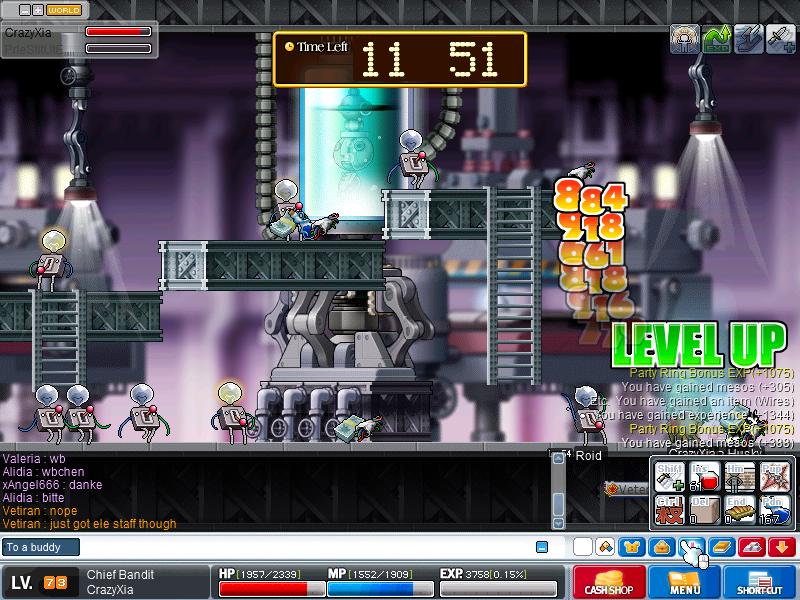Open the Cash Shop
The width and height of the screenshot is (800, 600).
(609, 582)
